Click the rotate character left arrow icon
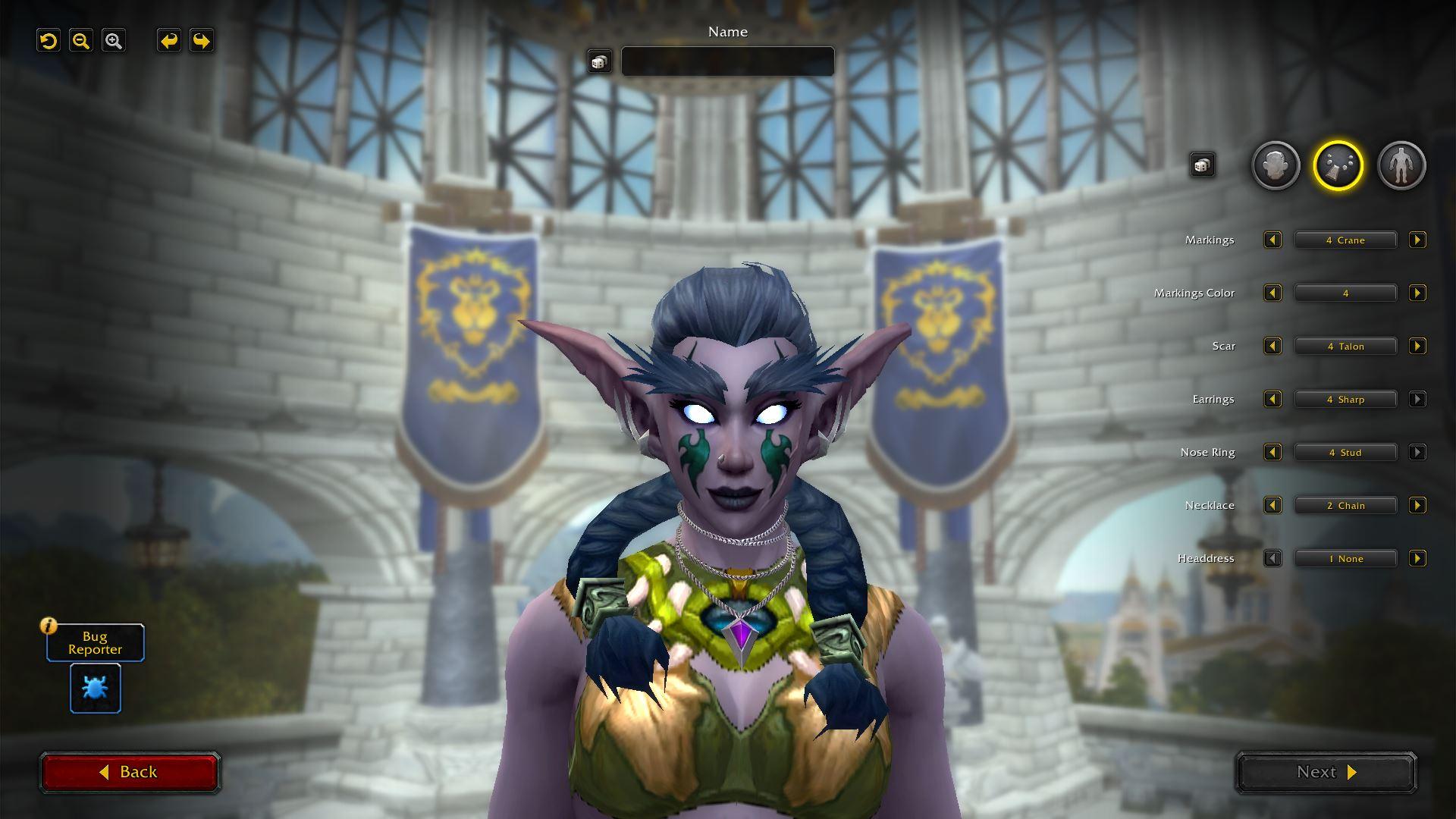The height and width of the screenshot is (819, 1456). pyautogui.click(x=168, y=40)
